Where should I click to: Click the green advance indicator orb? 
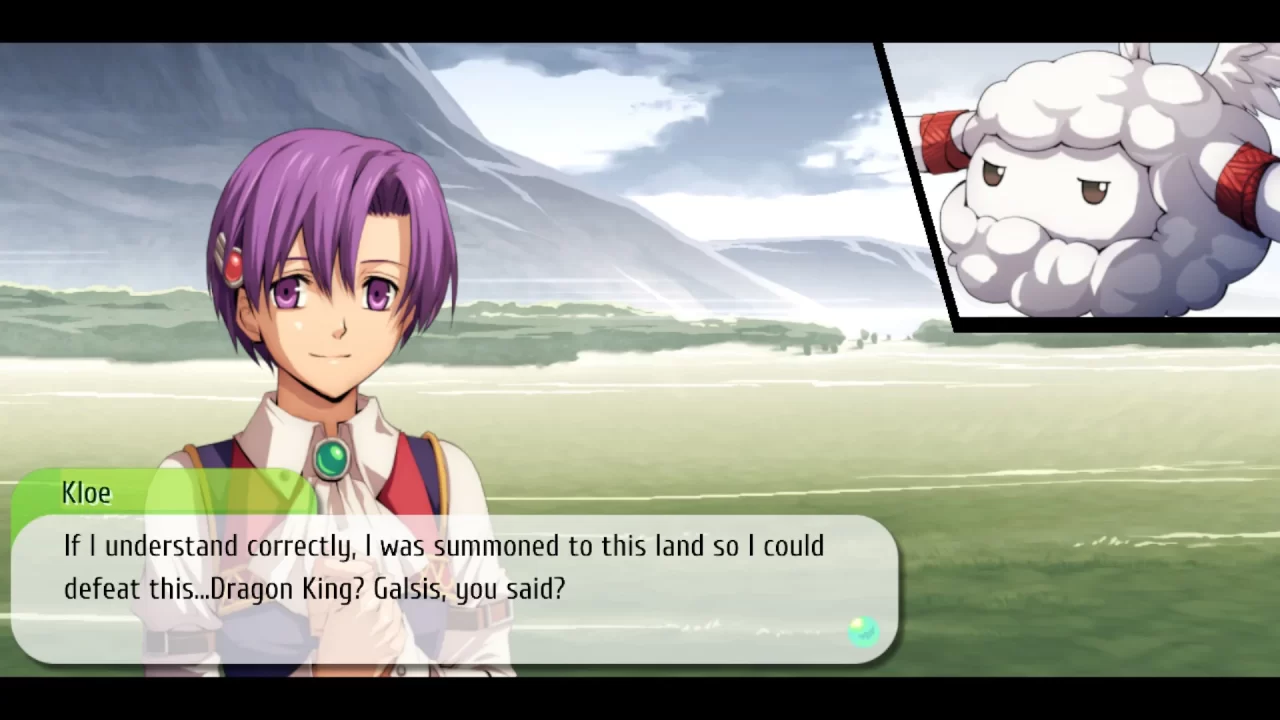[x=862, y=630]
